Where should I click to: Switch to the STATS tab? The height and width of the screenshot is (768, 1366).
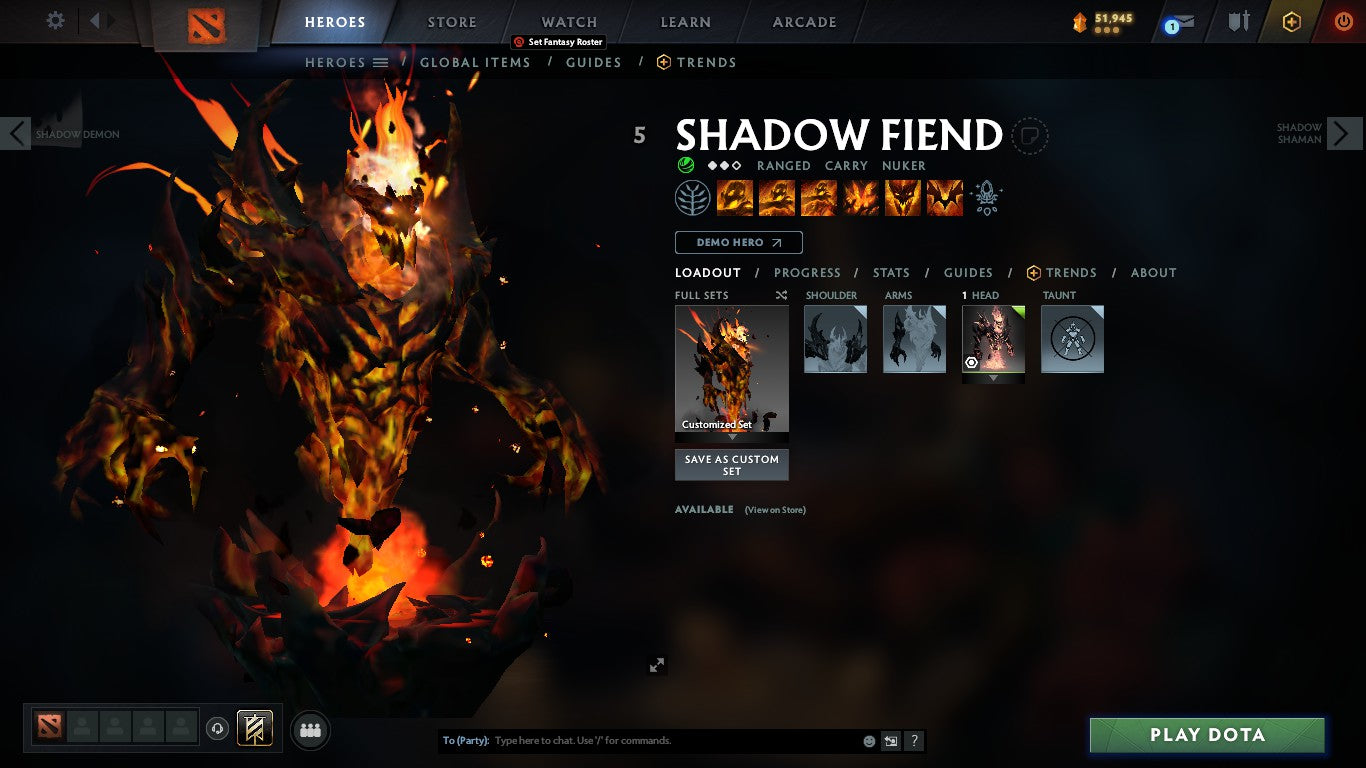(x=890, y=272)
